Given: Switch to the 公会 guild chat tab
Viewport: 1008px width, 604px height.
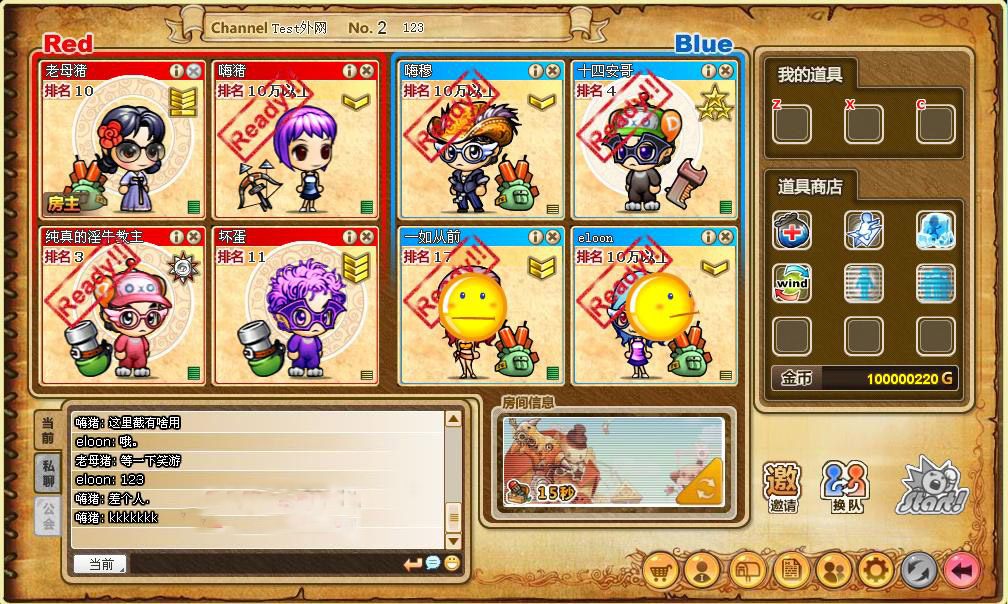Looking at the screenshot, I should tap(48, 515).
